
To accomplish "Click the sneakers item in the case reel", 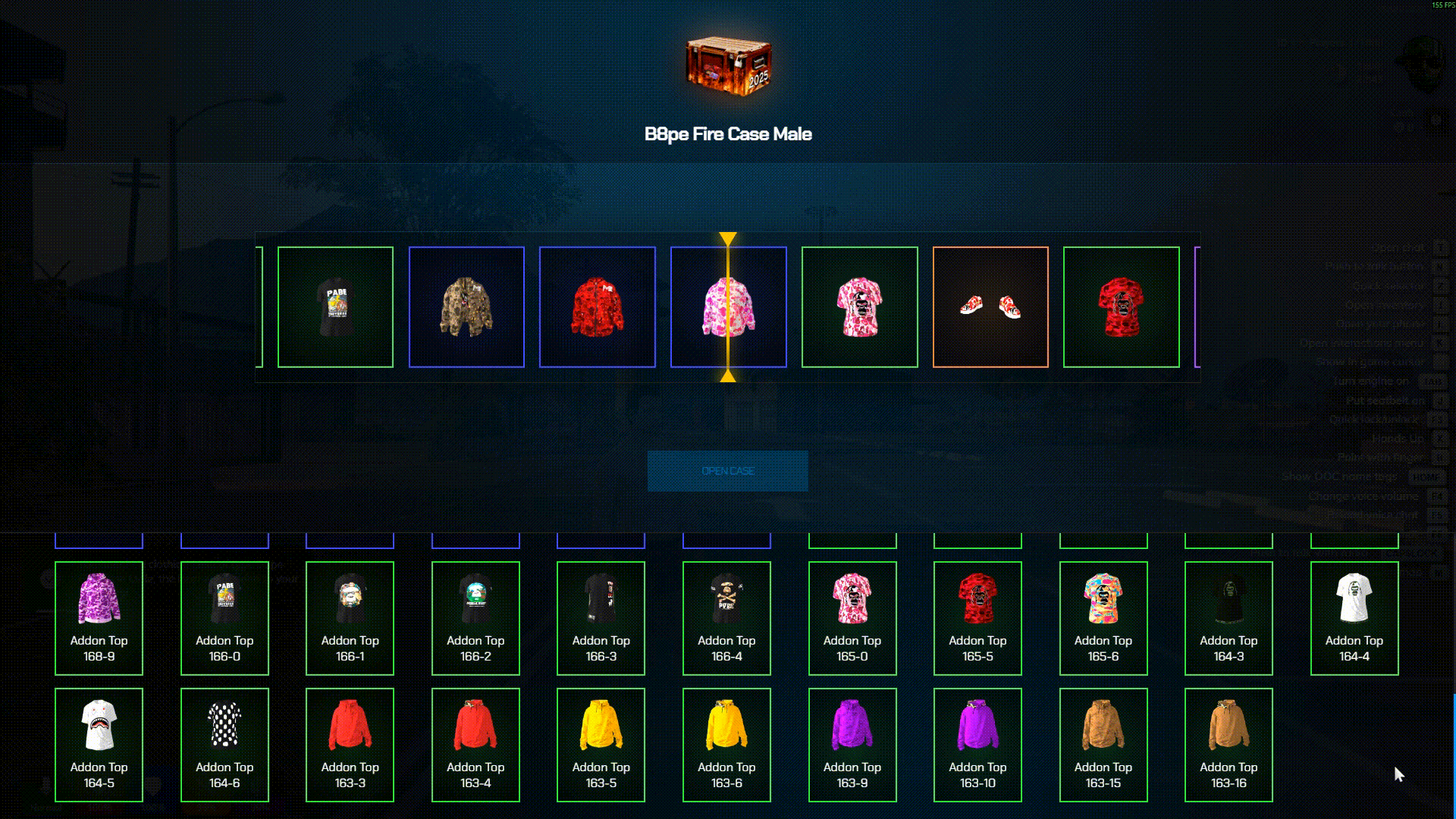I will (990, 307).
